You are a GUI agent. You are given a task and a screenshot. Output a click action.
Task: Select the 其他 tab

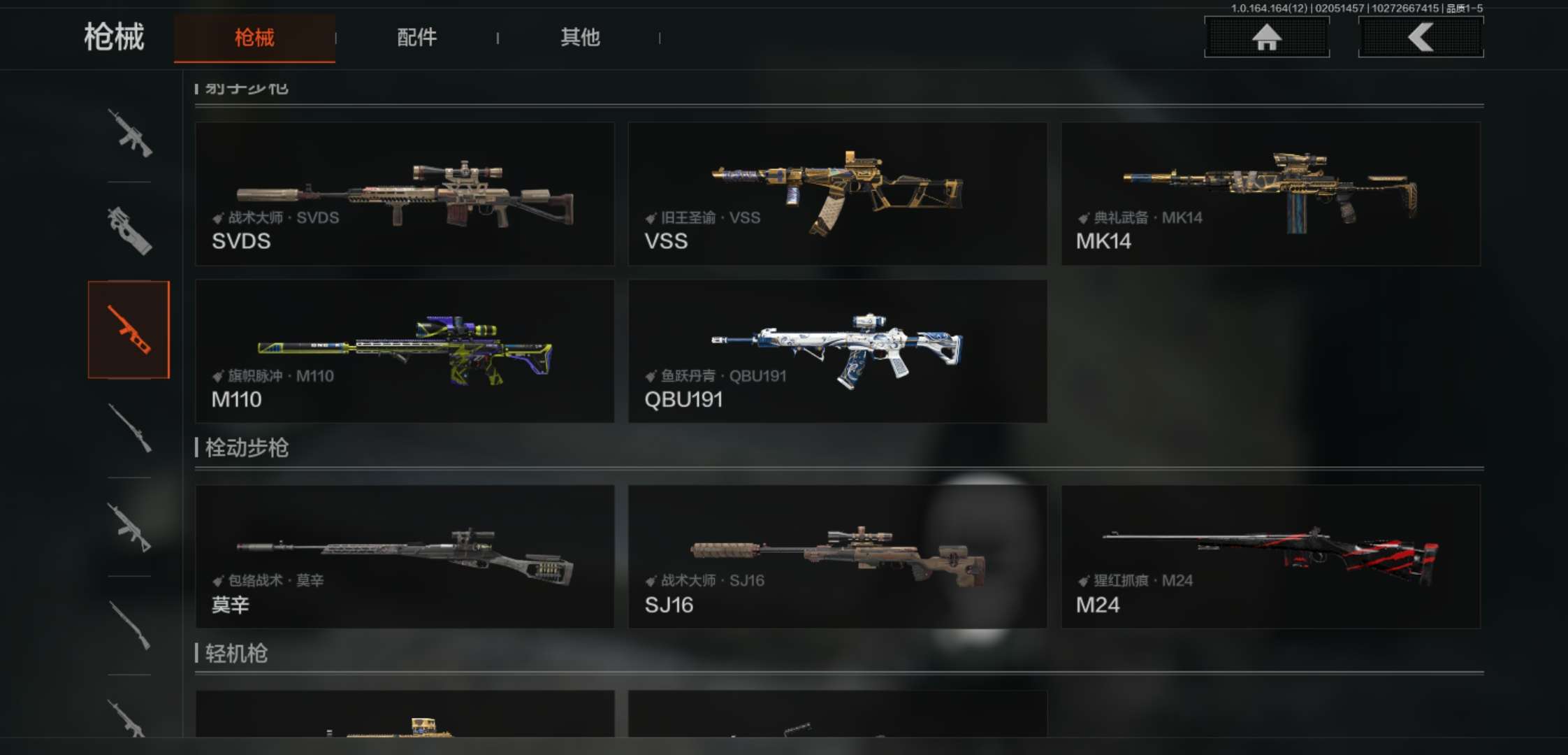pos(580,38)
